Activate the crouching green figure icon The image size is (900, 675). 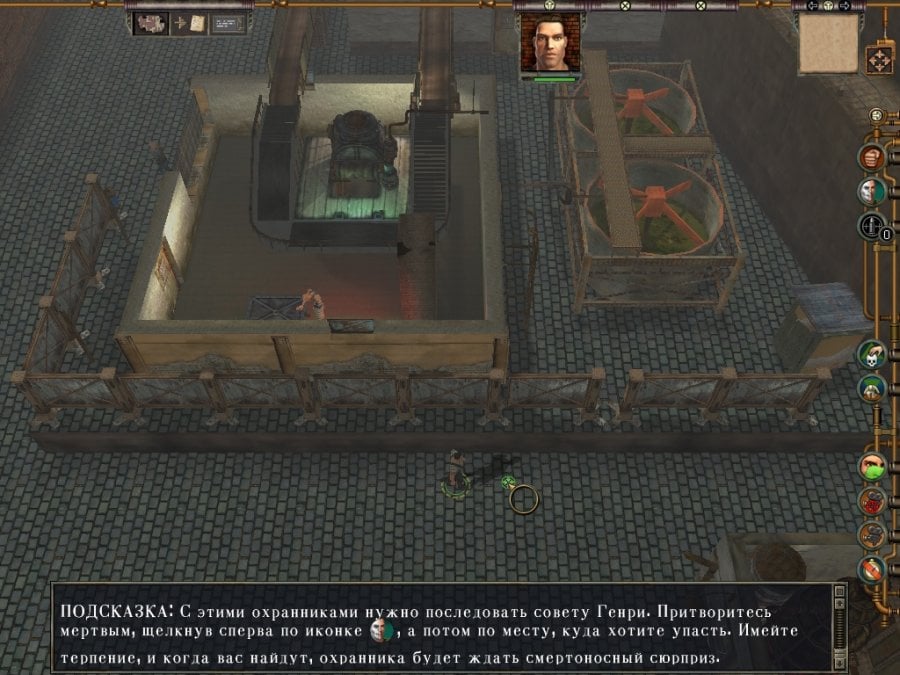click(871, 388)
